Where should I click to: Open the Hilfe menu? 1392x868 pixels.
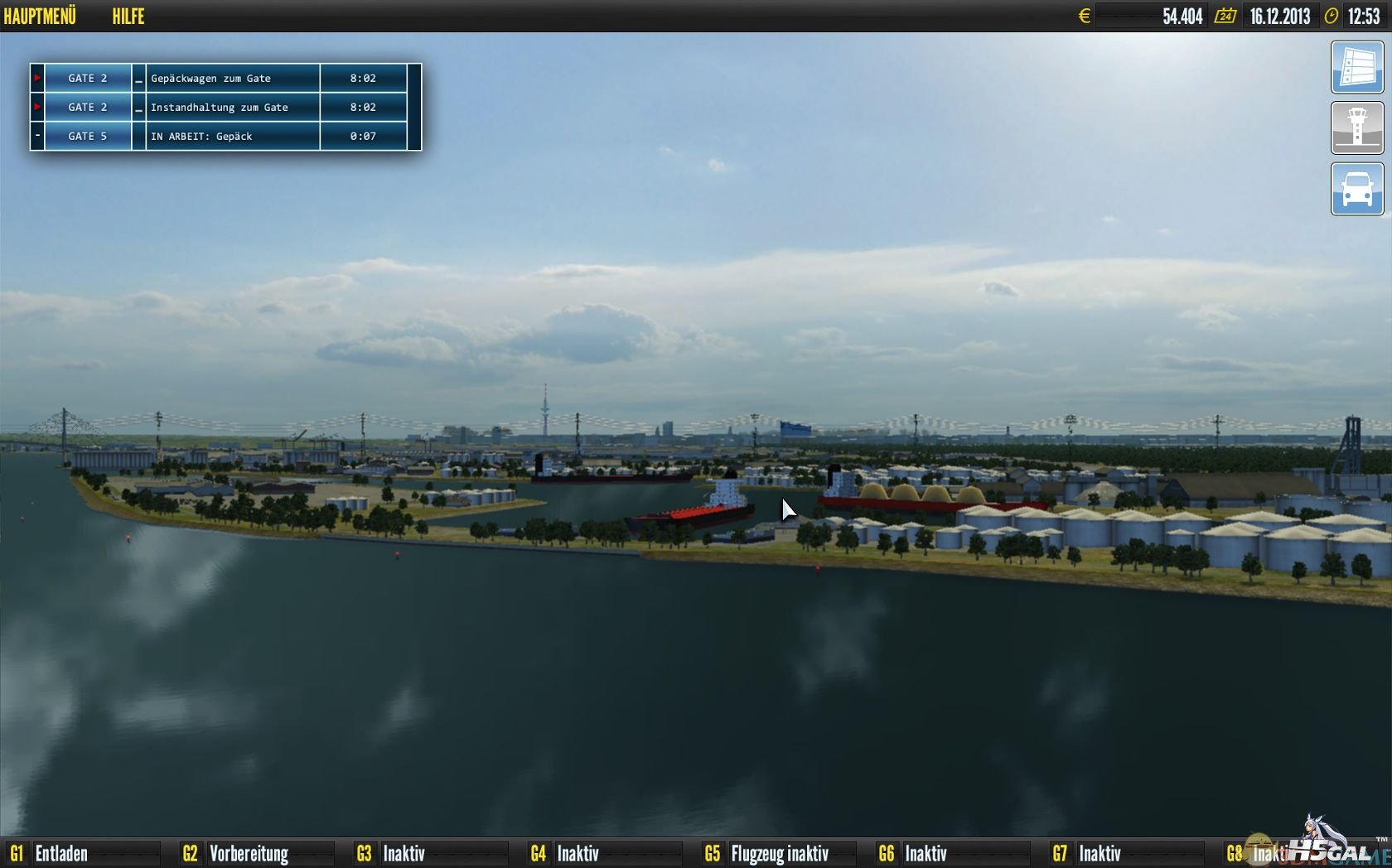click(128, 16)
